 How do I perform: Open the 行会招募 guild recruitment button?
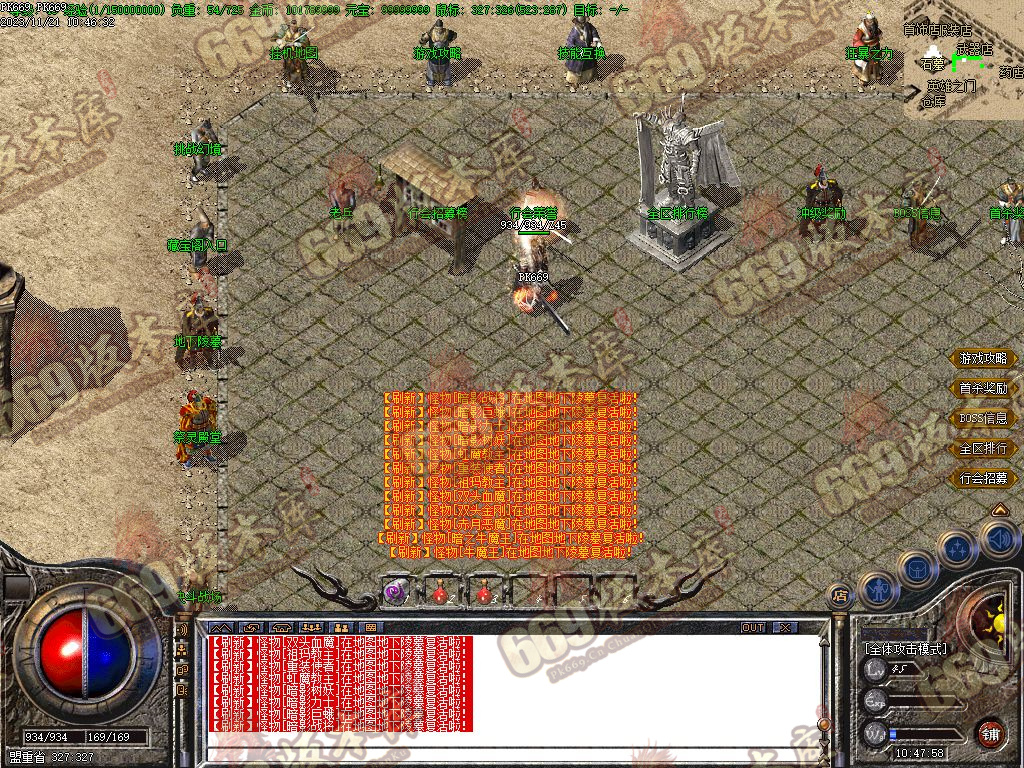coord(985,479)
